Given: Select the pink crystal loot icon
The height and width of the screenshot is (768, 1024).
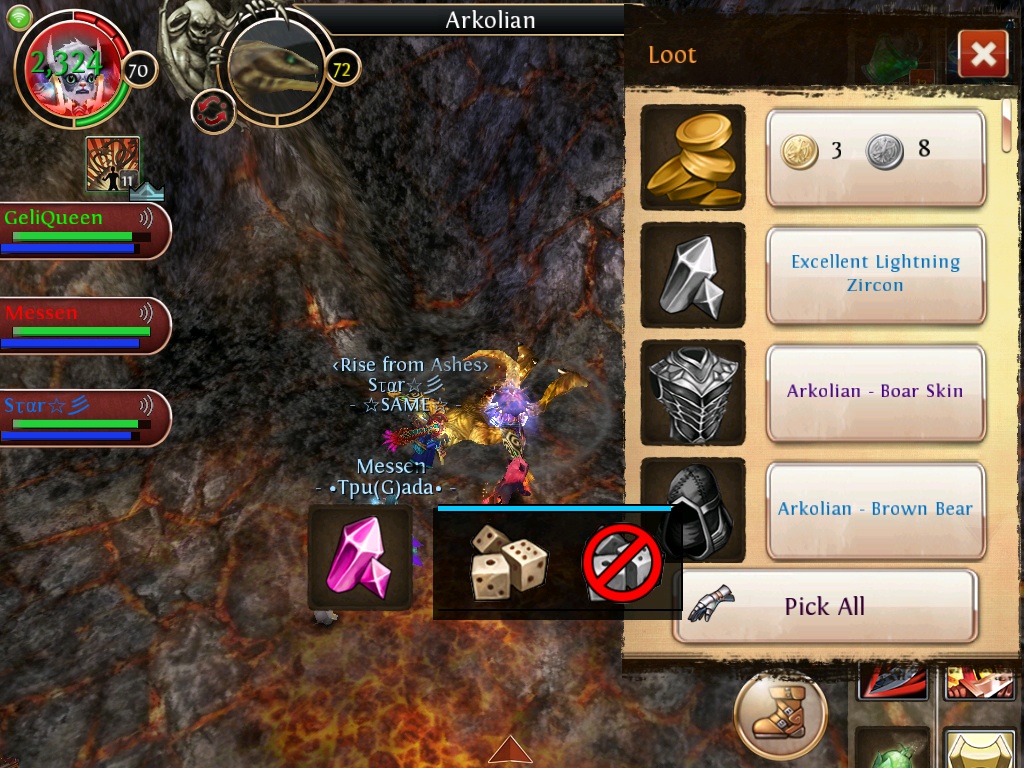Looking at the screenshot, I should pyautogui.click(x=359, y=557).
